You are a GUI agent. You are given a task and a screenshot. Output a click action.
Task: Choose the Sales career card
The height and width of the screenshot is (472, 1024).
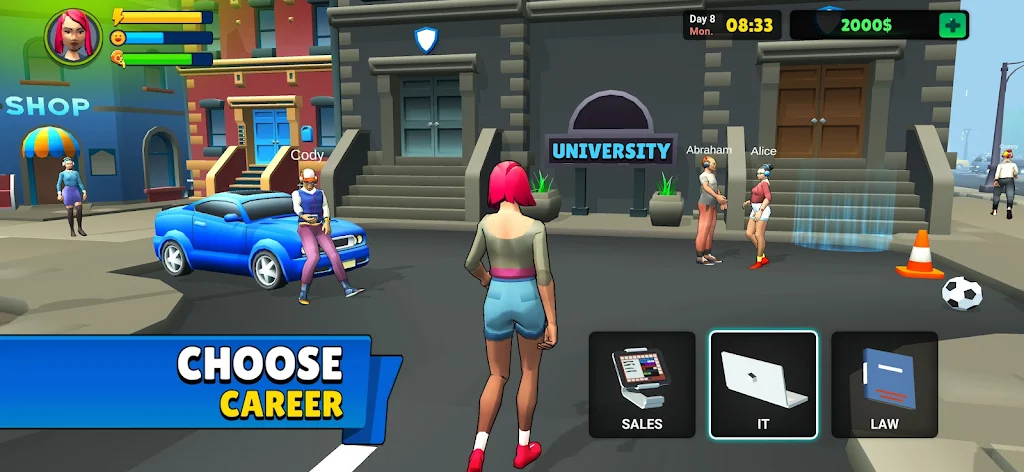point(642,385)
